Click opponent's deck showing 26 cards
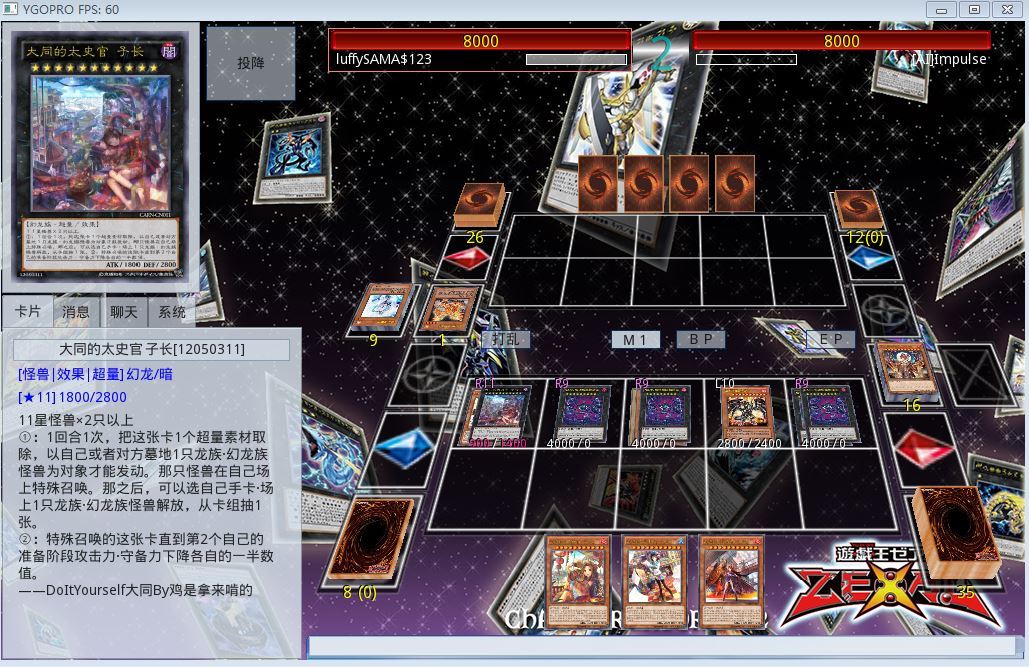Image resolution: width=1029 pixels, height=667 pixels. pyautogui.click(x=480, y=205)
